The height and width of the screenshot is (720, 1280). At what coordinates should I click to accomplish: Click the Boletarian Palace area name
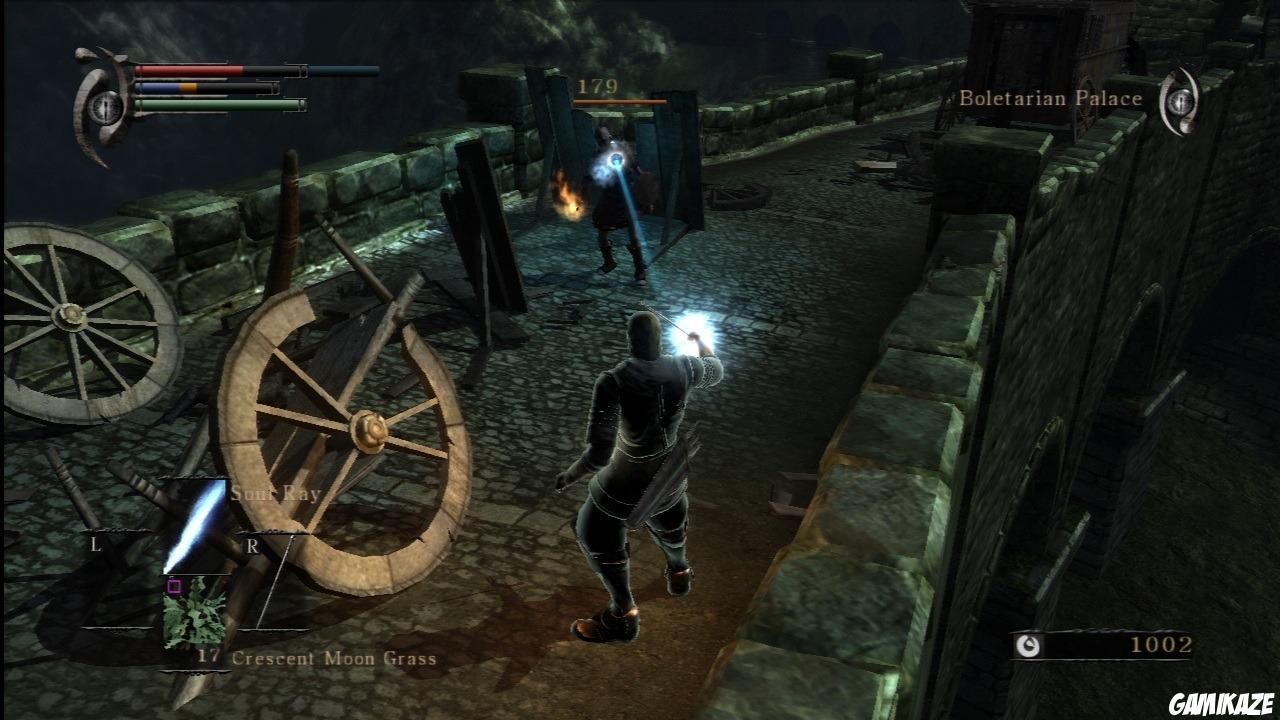tap(1050, 98)
